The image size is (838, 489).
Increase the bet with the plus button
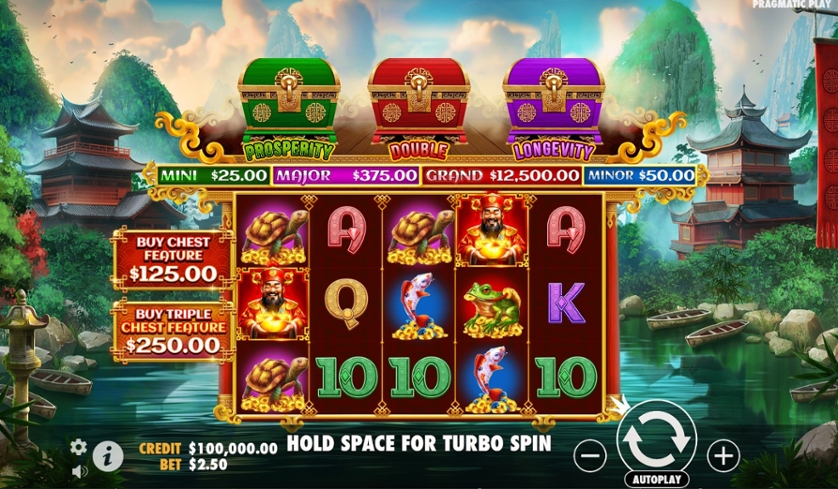coord(722,456)
